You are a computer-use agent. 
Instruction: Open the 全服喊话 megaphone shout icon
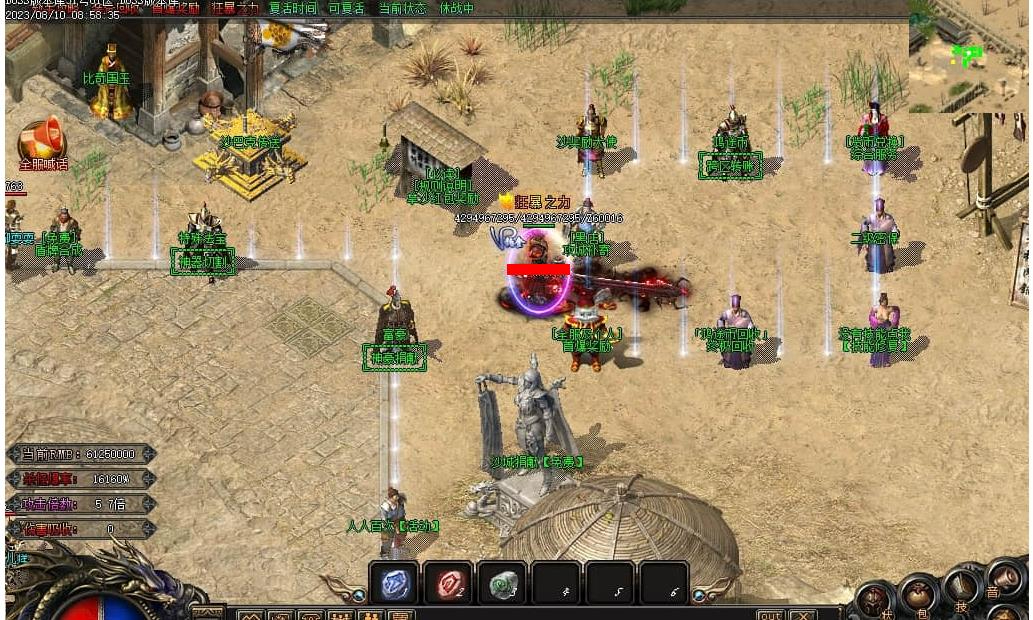point(42,141)
